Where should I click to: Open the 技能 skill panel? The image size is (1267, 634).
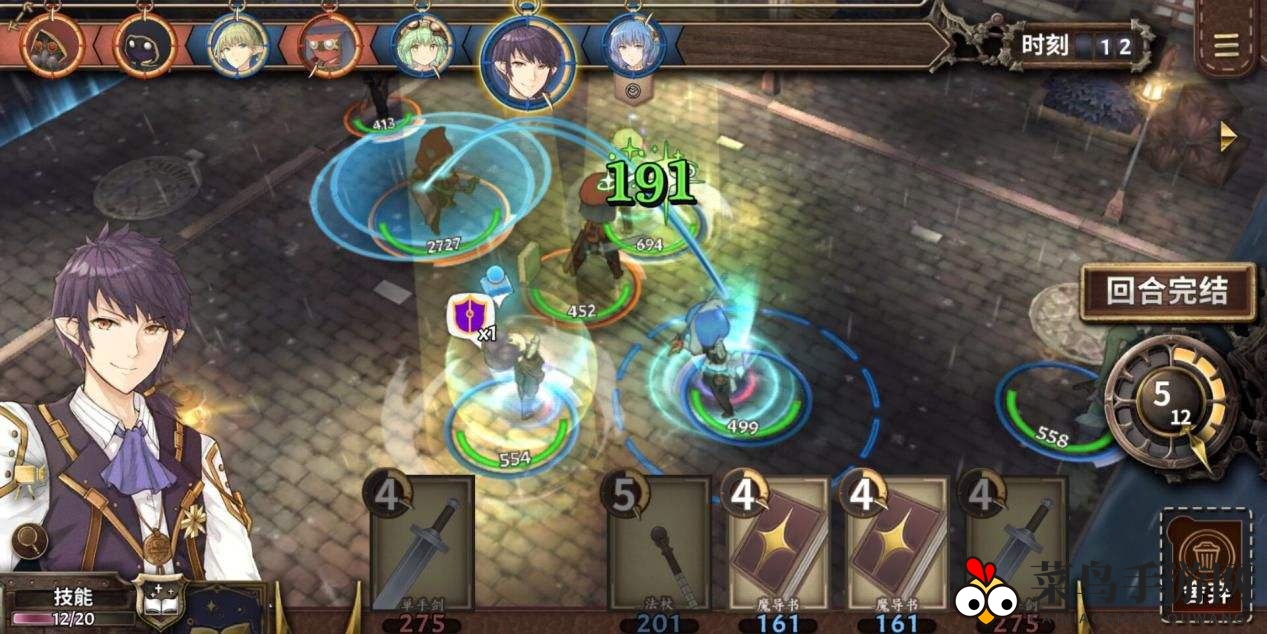[72, 598]
